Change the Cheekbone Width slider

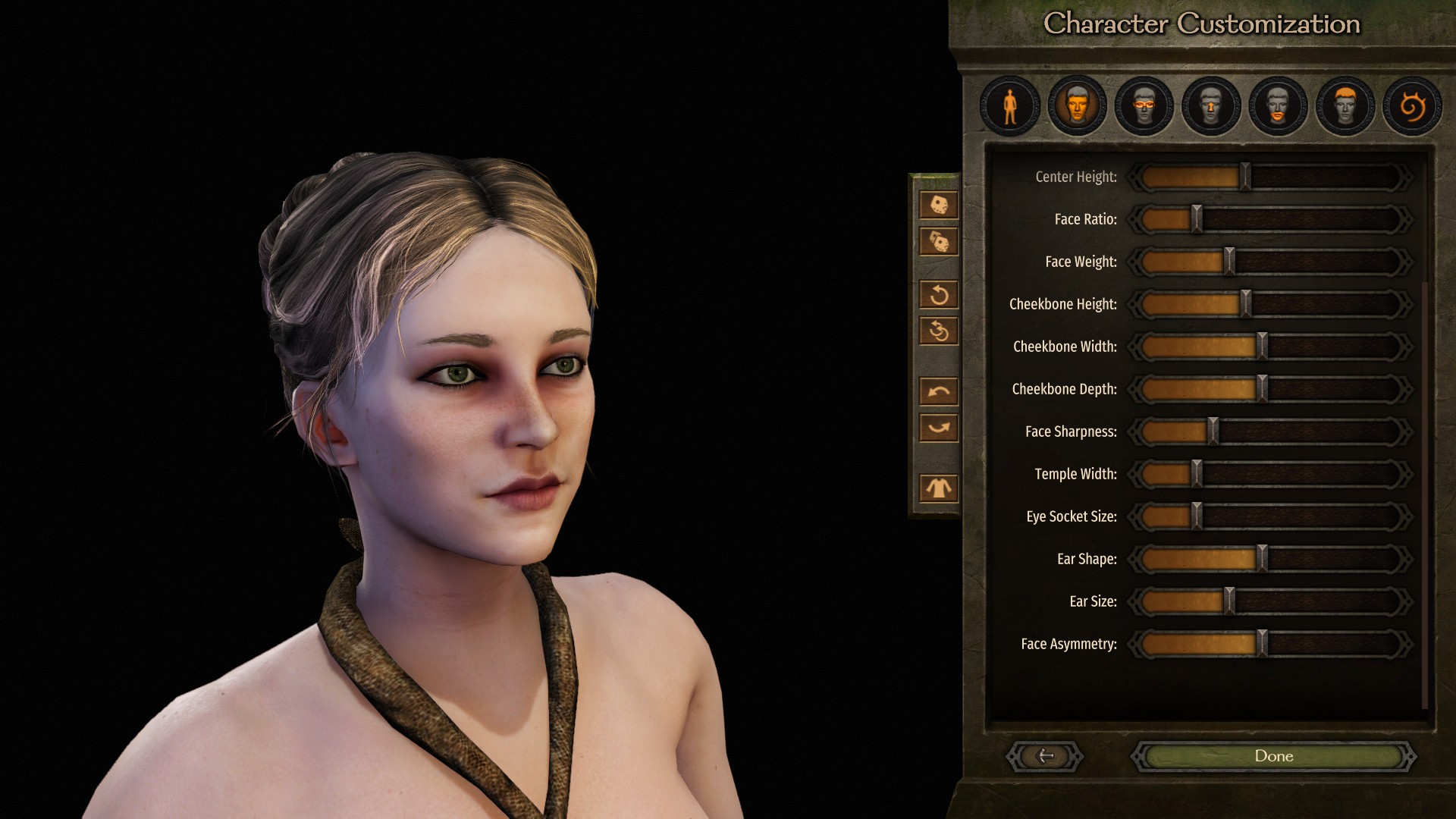coord(1262,347)
